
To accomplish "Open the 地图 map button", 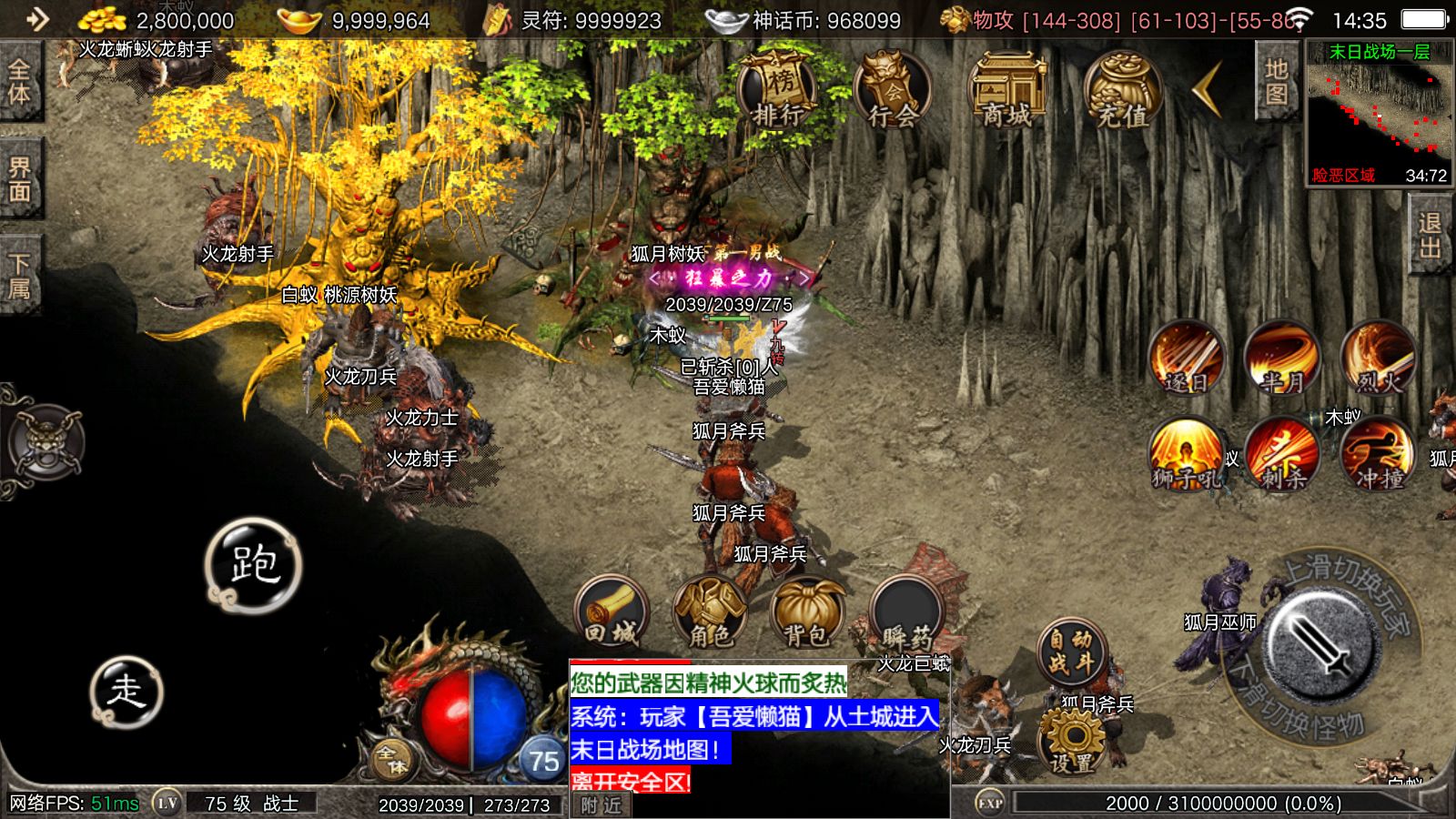I will click(x=1276, y=82).
